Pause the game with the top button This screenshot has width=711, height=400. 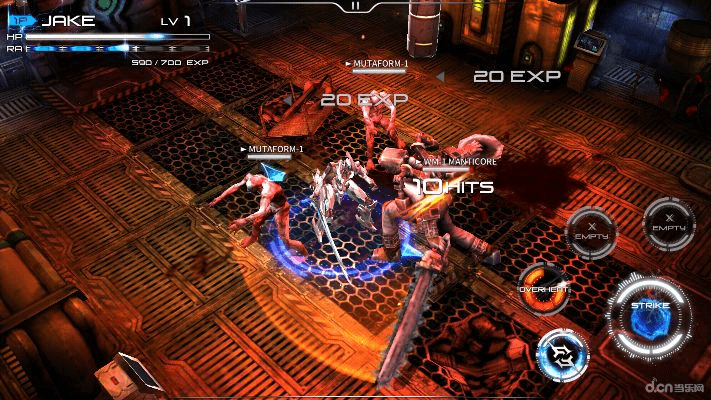(355, 6)
